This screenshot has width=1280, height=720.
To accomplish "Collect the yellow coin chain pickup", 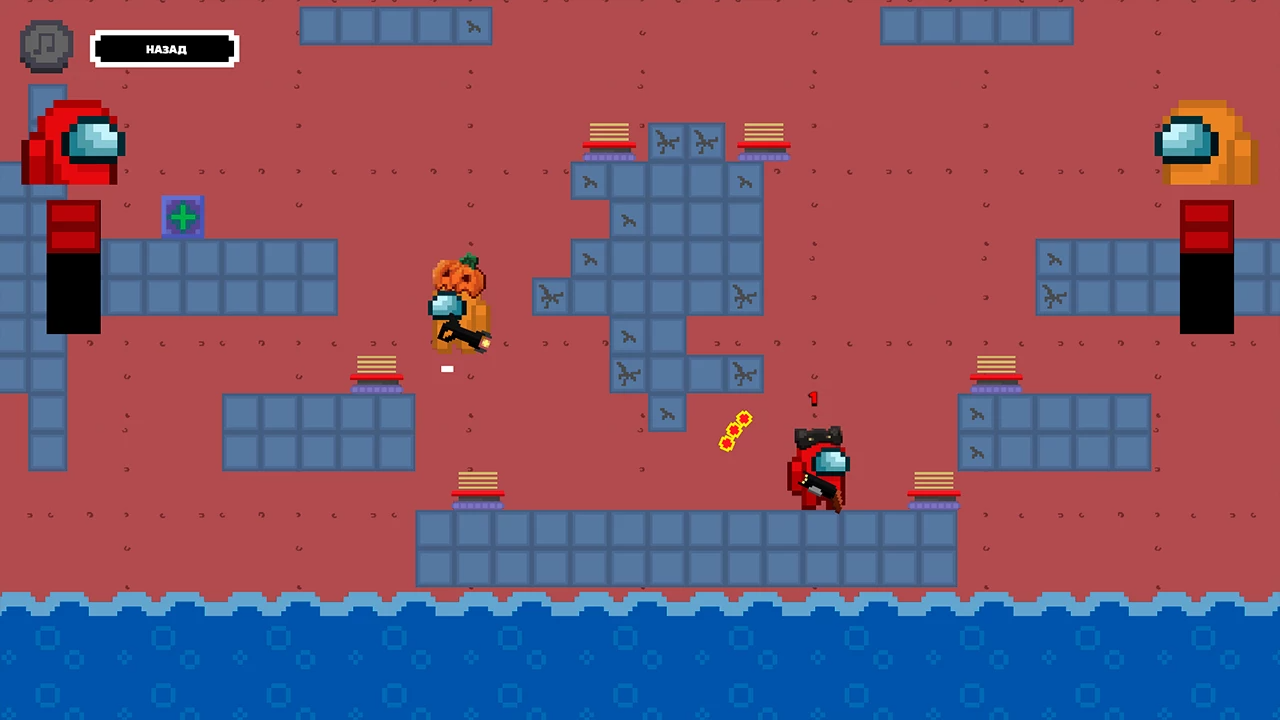I will pyautogui.click(x=735, y=430).
